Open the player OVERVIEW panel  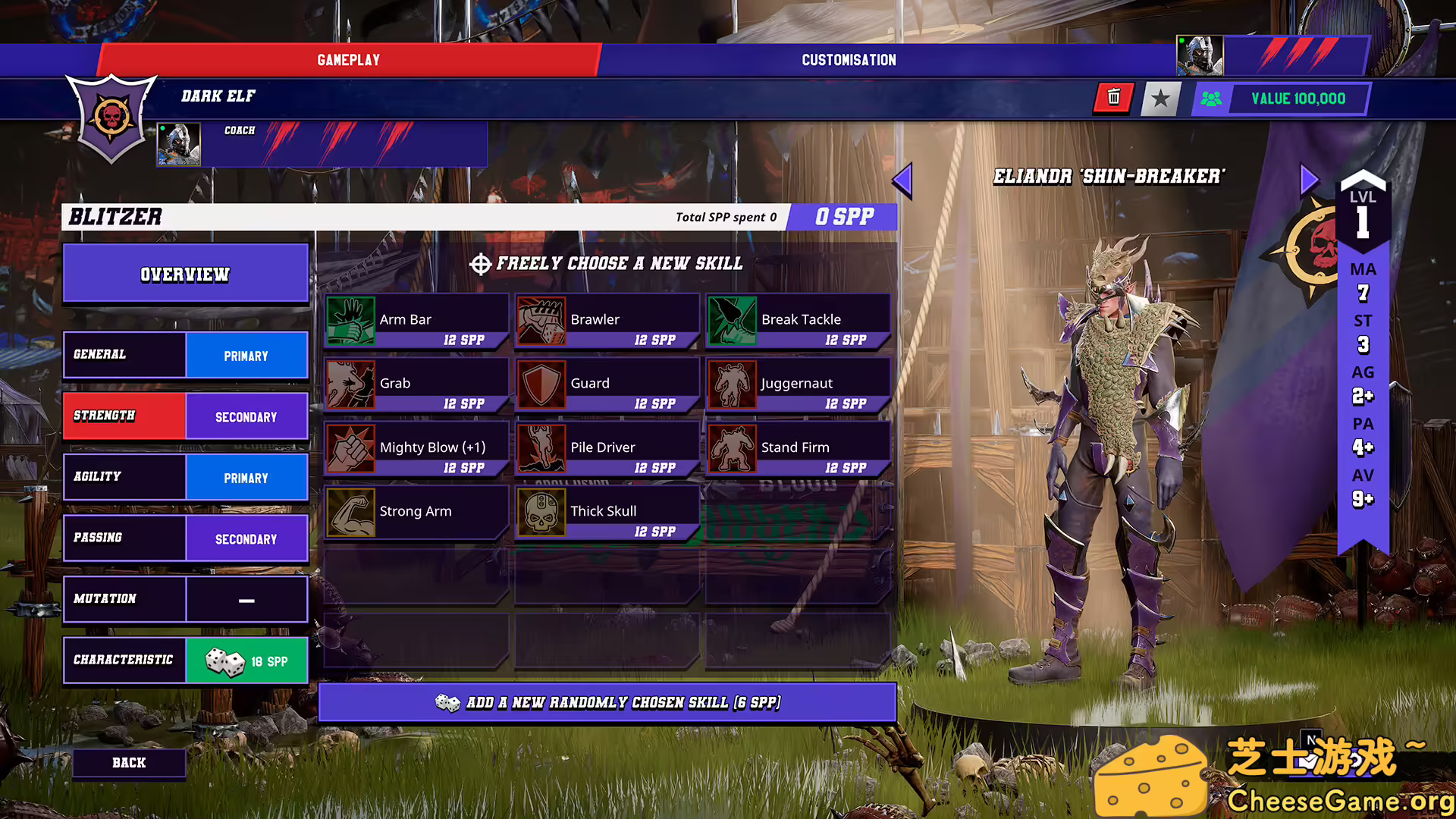click(185, 274)
